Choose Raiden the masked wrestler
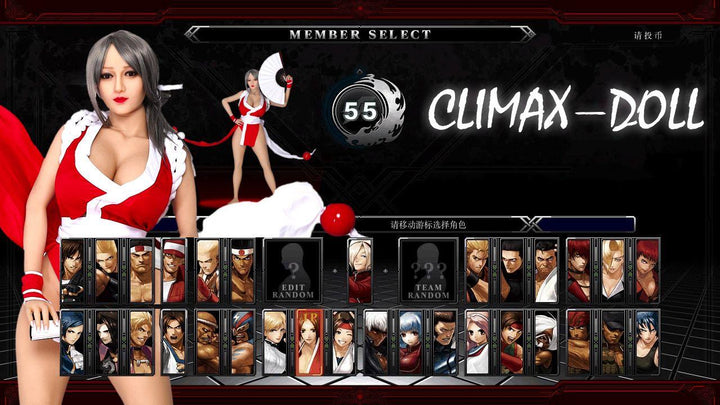 click(x=242, y=342)
